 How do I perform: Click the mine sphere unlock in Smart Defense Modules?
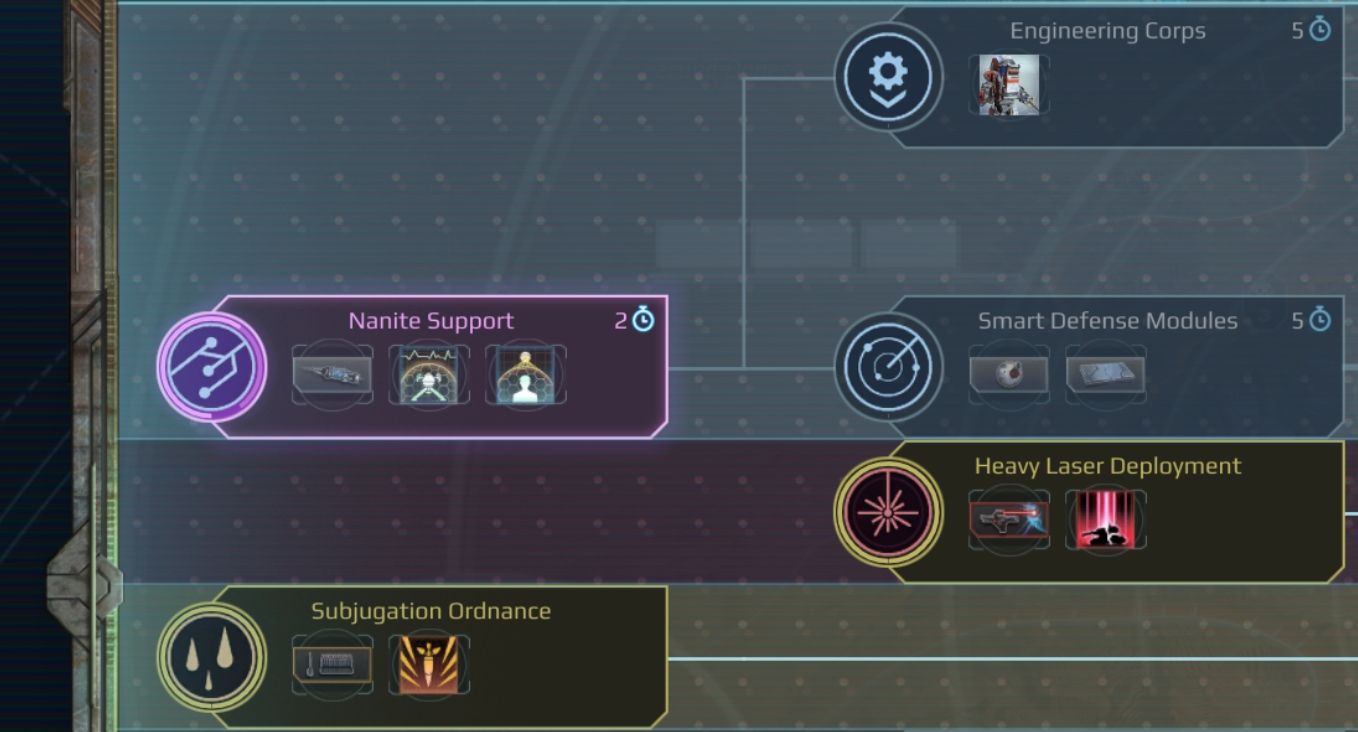(1008, 375)
